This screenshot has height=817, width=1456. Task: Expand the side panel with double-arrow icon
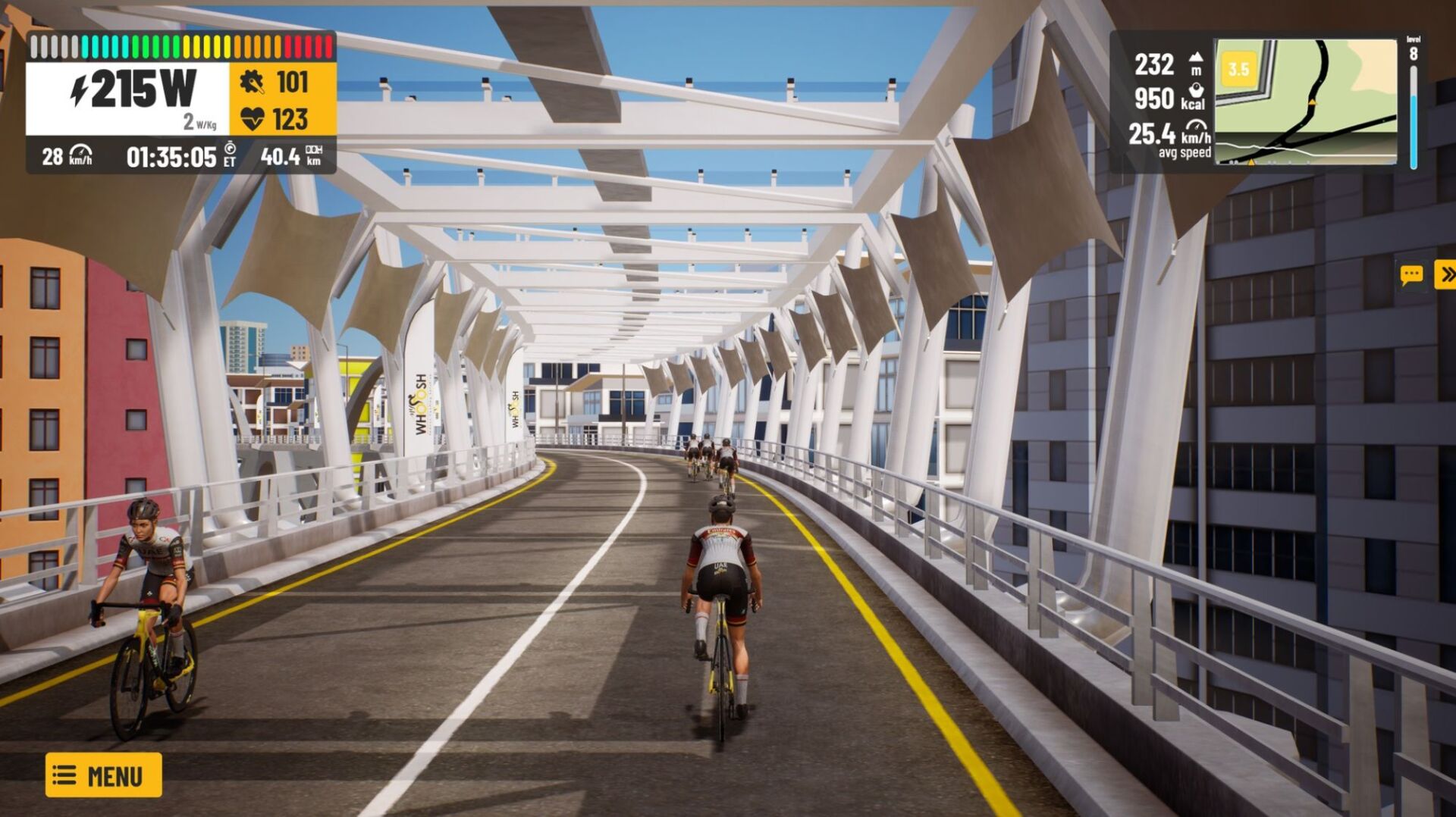(x=1446, y=274)
